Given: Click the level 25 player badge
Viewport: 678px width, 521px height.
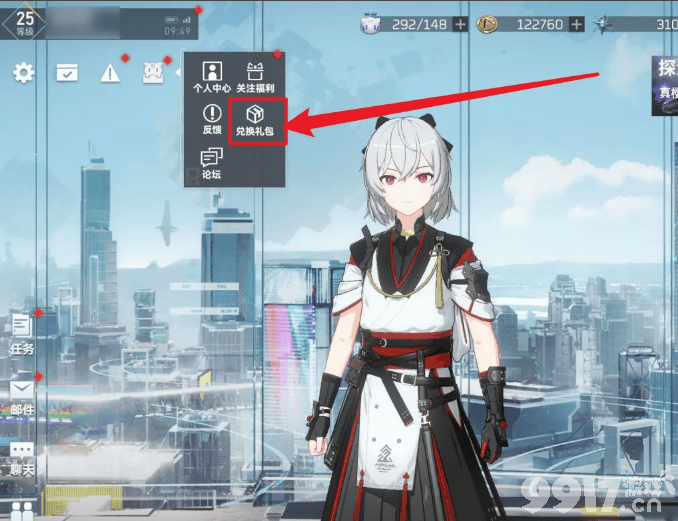Looking at the screenshot, I should click(24, 21).
